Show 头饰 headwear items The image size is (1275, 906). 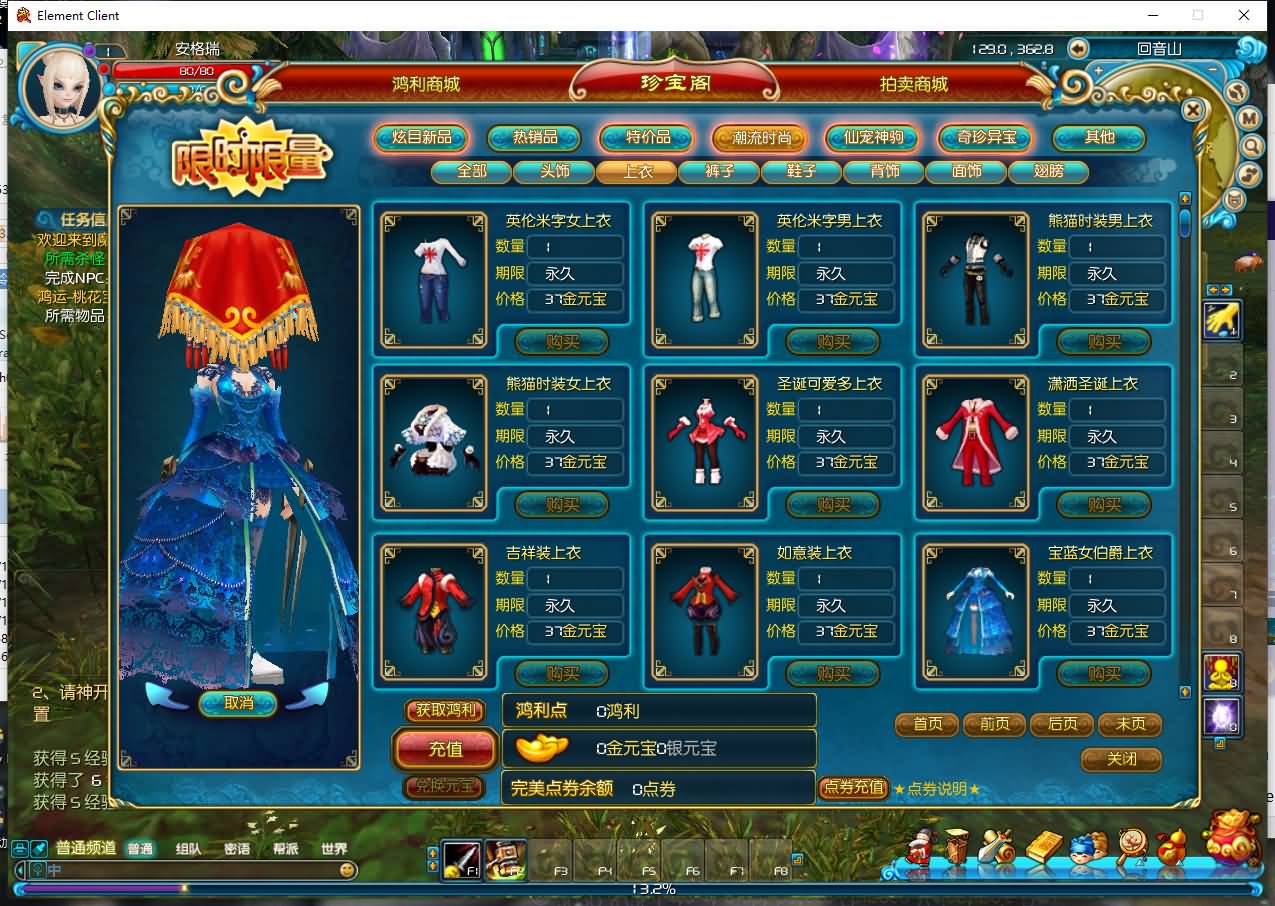(x=554, y=171)
